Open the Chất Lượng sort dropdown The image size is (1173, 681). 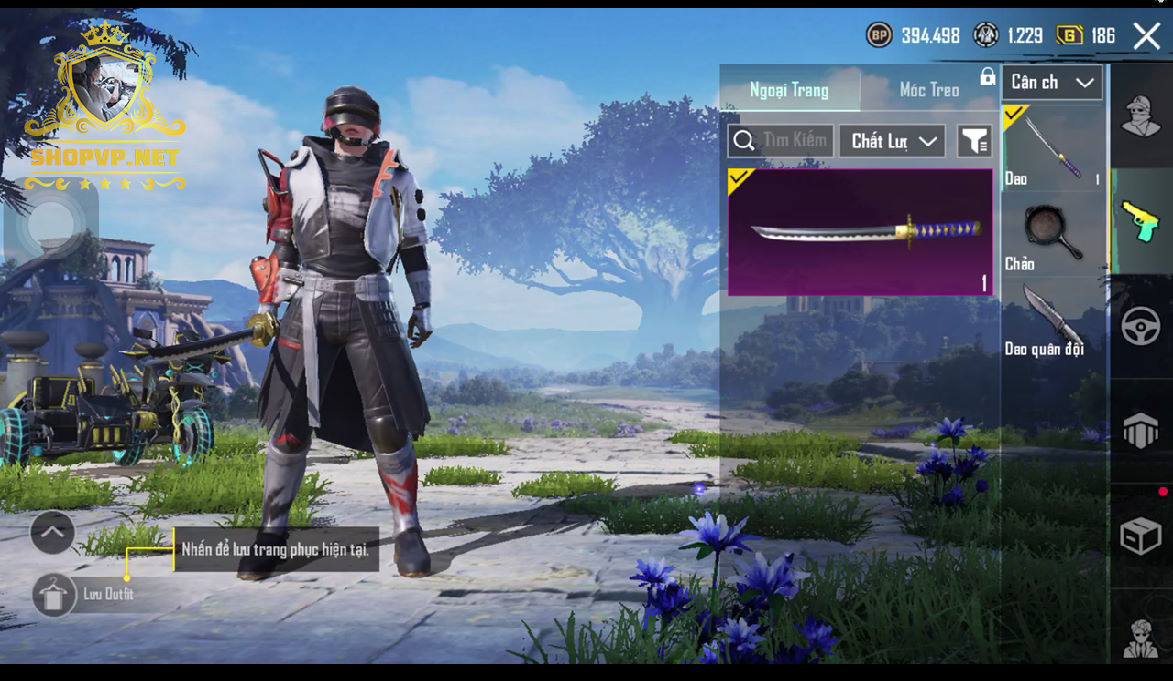(x=892, y=141)
